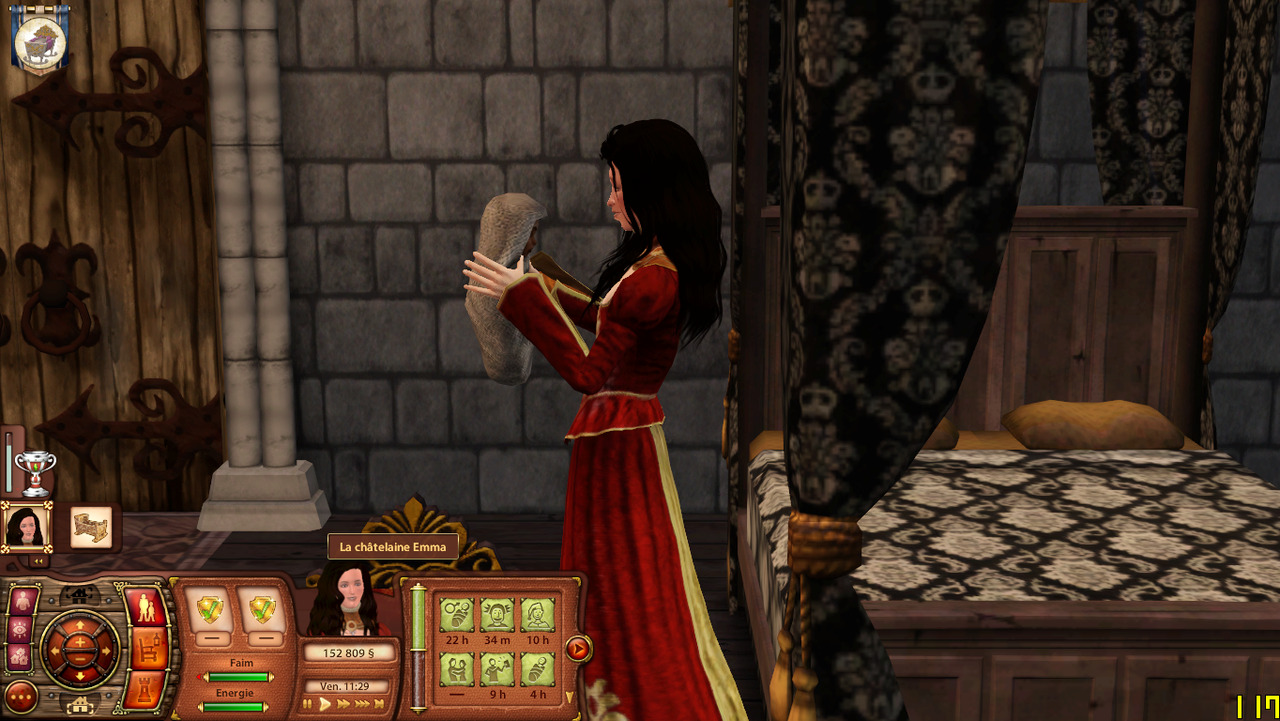Skip ahead with the fastest speed button
Screen dimensions: 1280x721
click(x=379, y=704)
